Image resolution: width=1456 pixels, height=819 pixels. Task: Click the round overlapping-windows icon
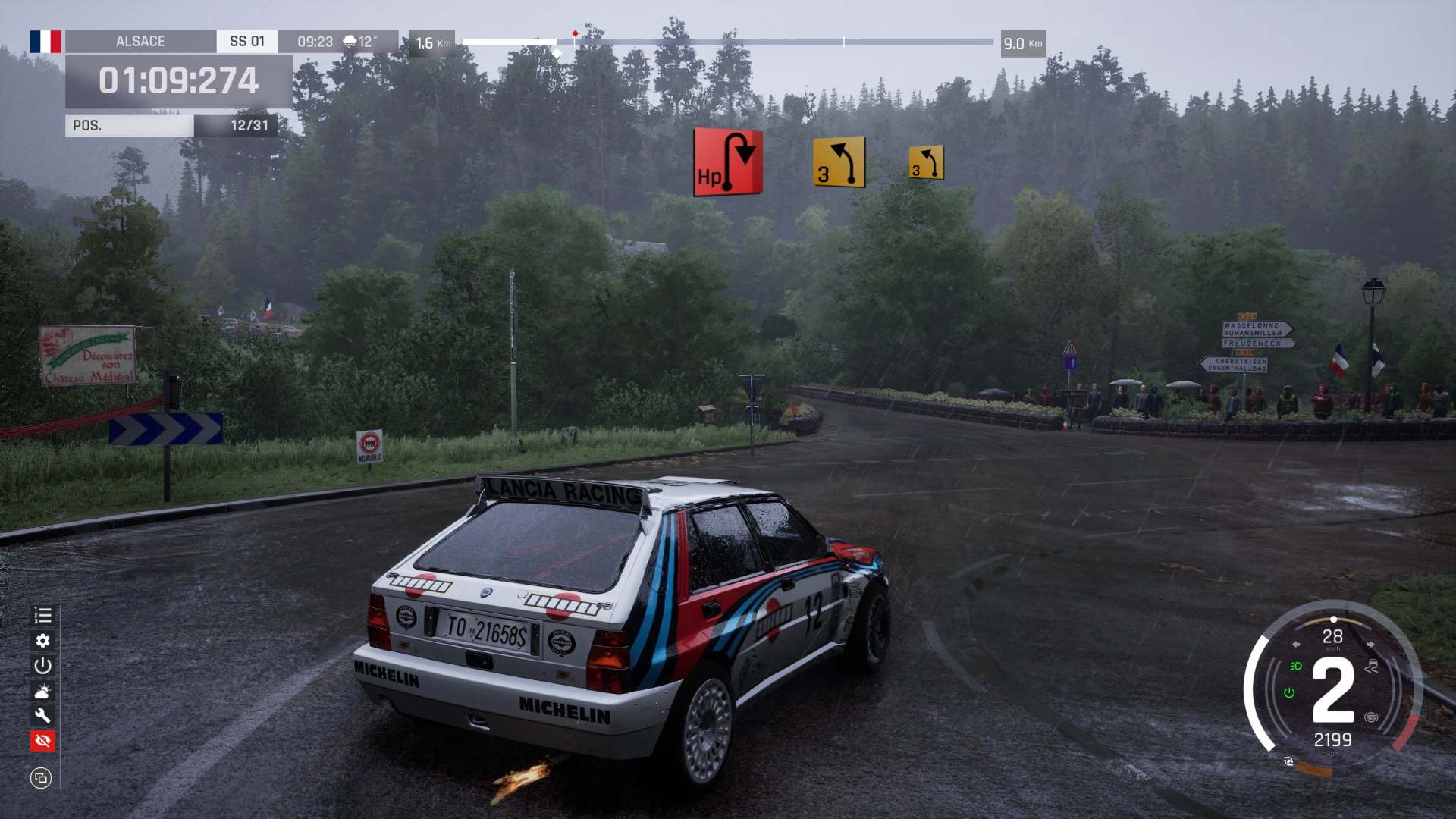tap(41, 777)
